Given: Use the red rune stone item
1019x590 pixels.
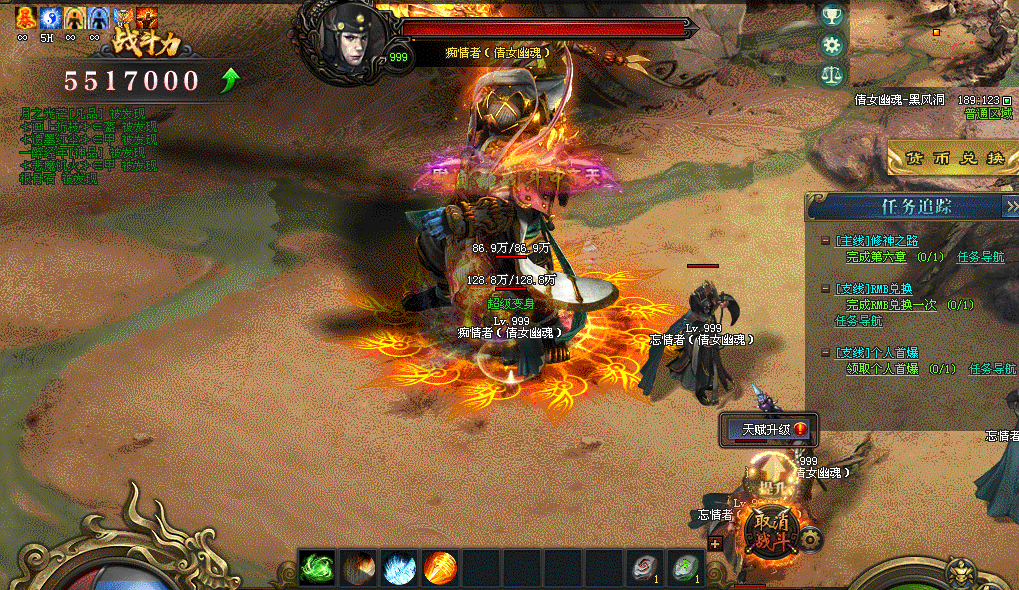Looking at the screenshot, I should click(645, 568).
